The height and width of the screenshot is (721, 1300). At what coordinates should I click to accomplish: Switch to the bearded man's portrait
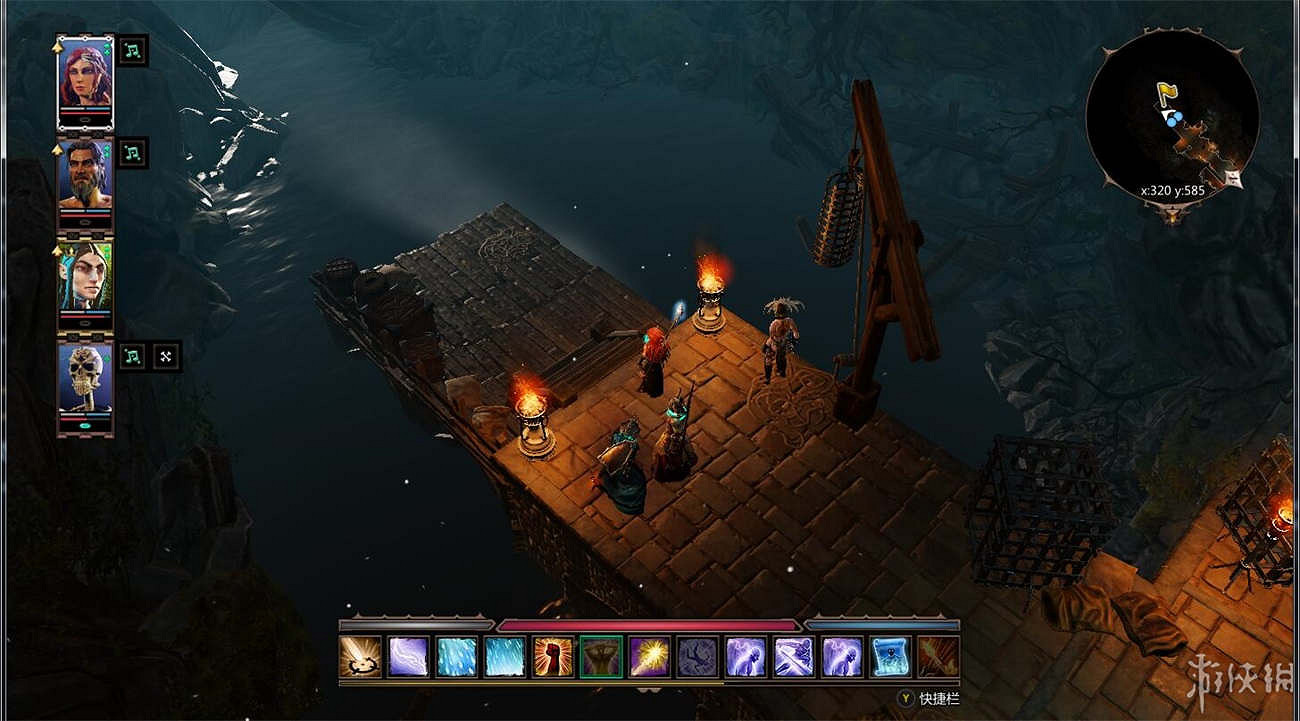point(85,177)
